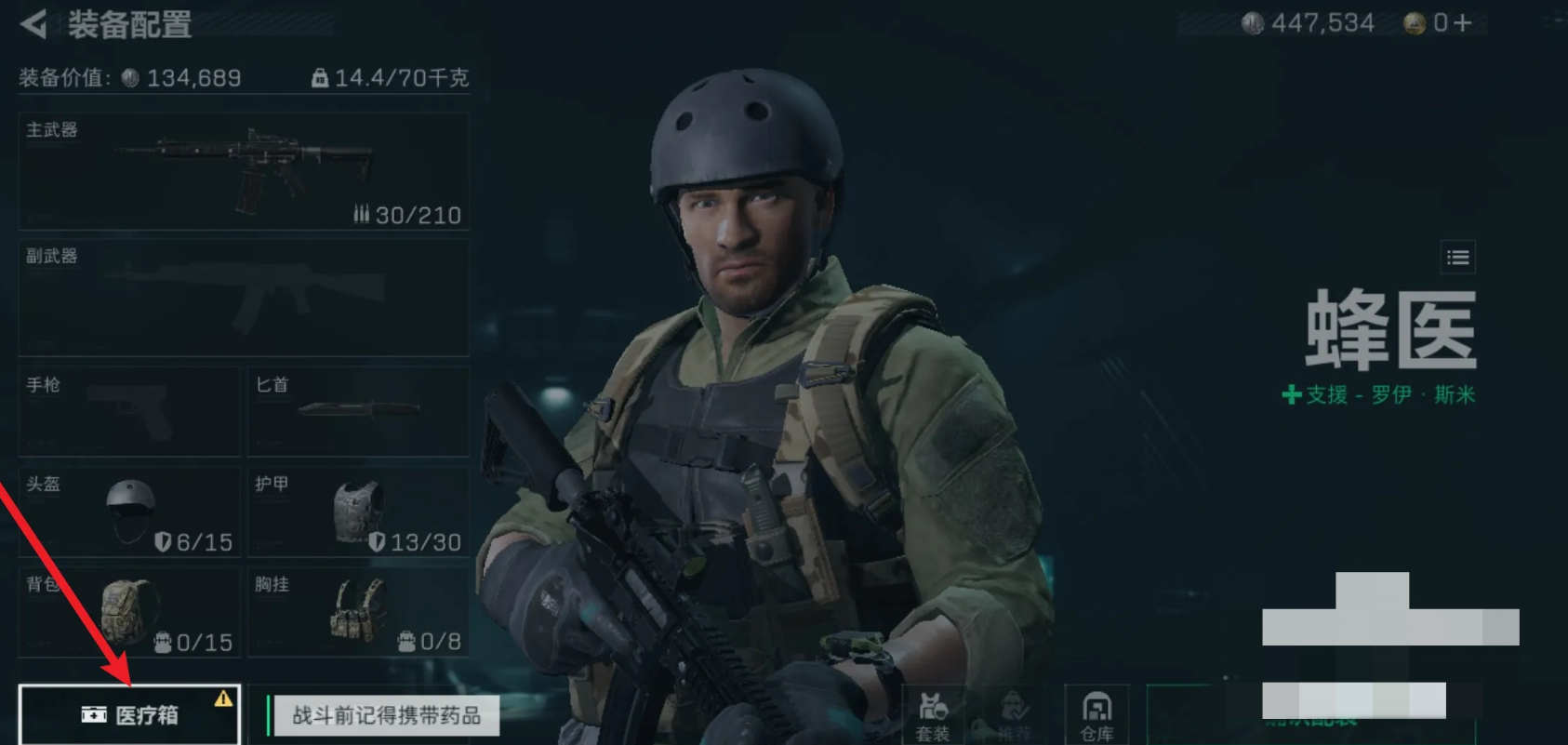Open the empty 副武器 weapon slot

point(244,297)
